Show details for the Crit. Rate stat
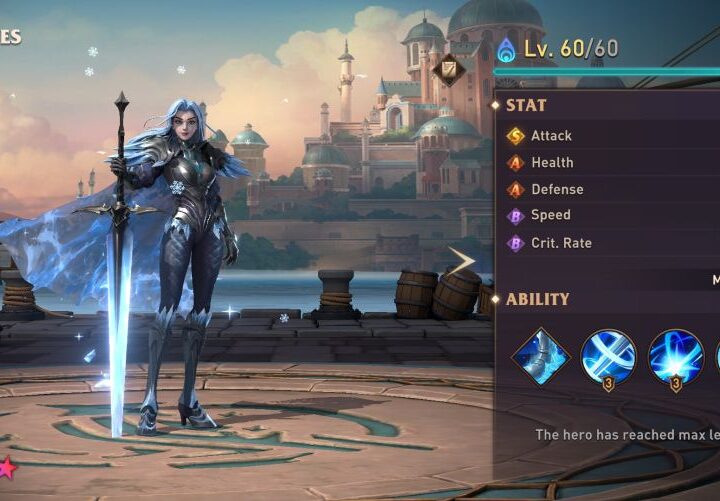This screenshot has width=720, height=501. [x=561, y=242]
